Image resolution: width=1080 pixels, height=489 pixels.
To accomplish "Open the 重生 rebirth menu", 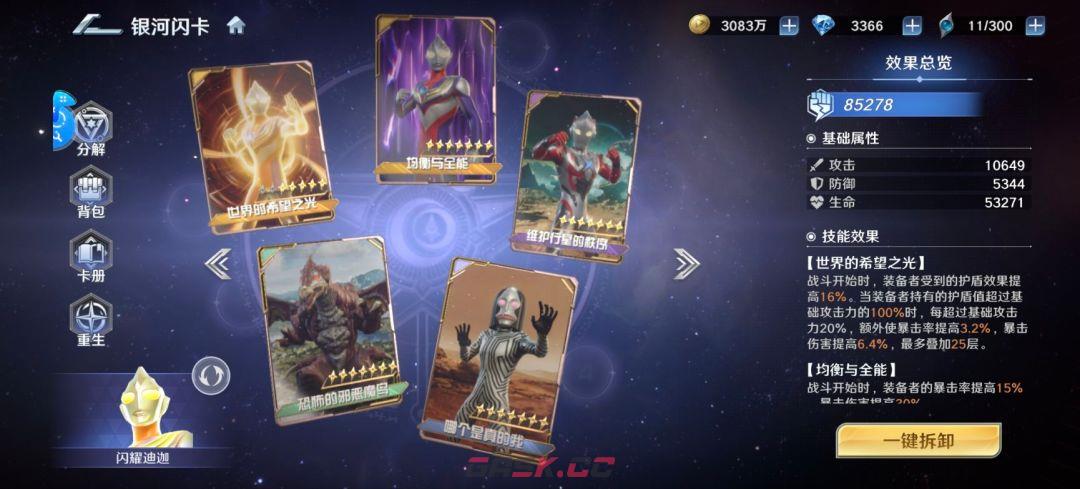I will [91, 320].
